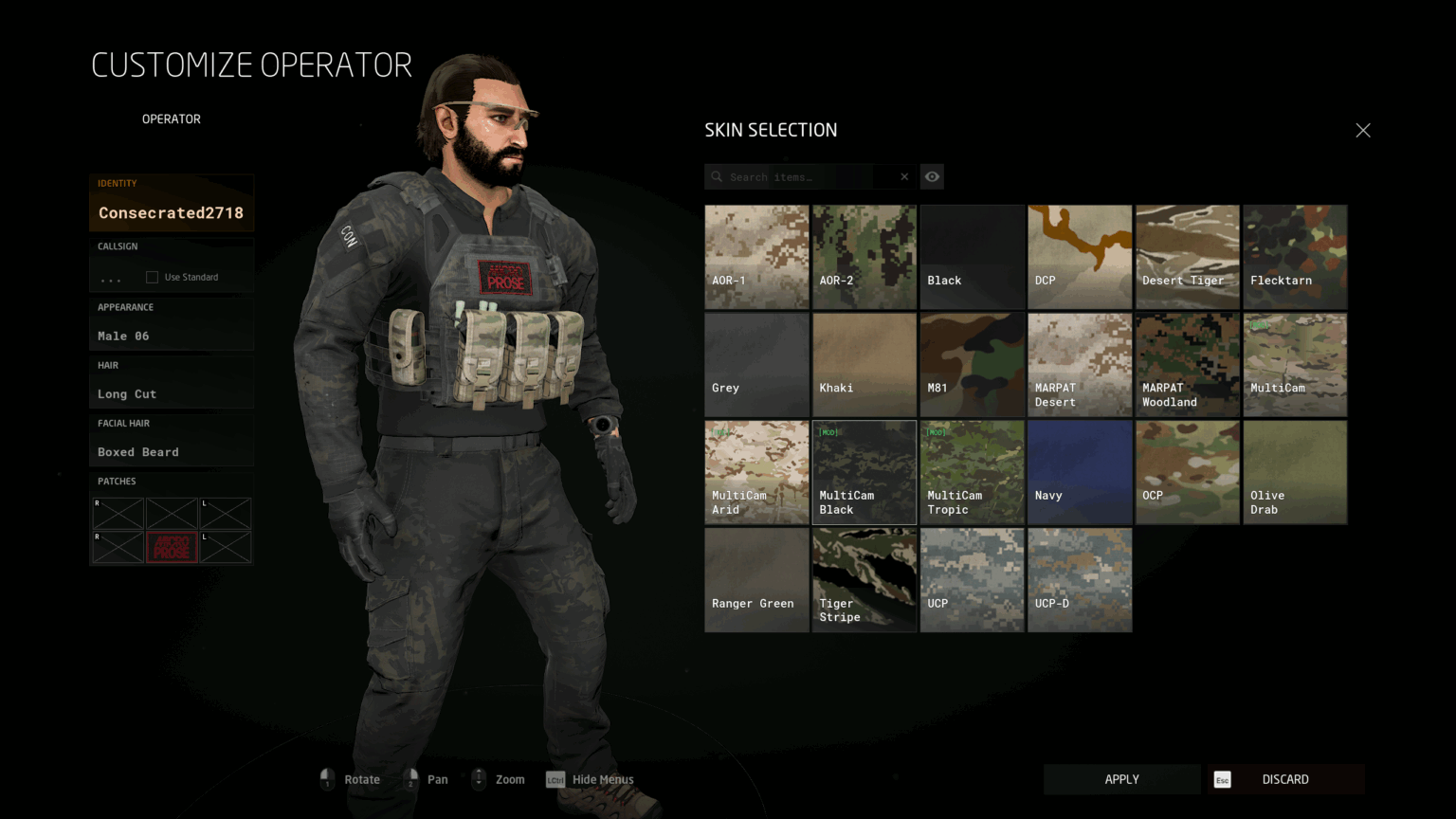The width and height of the screenshot is (1456, 819).
Task: Select the M81 woodland skin
Action: [x=972, y=365]
